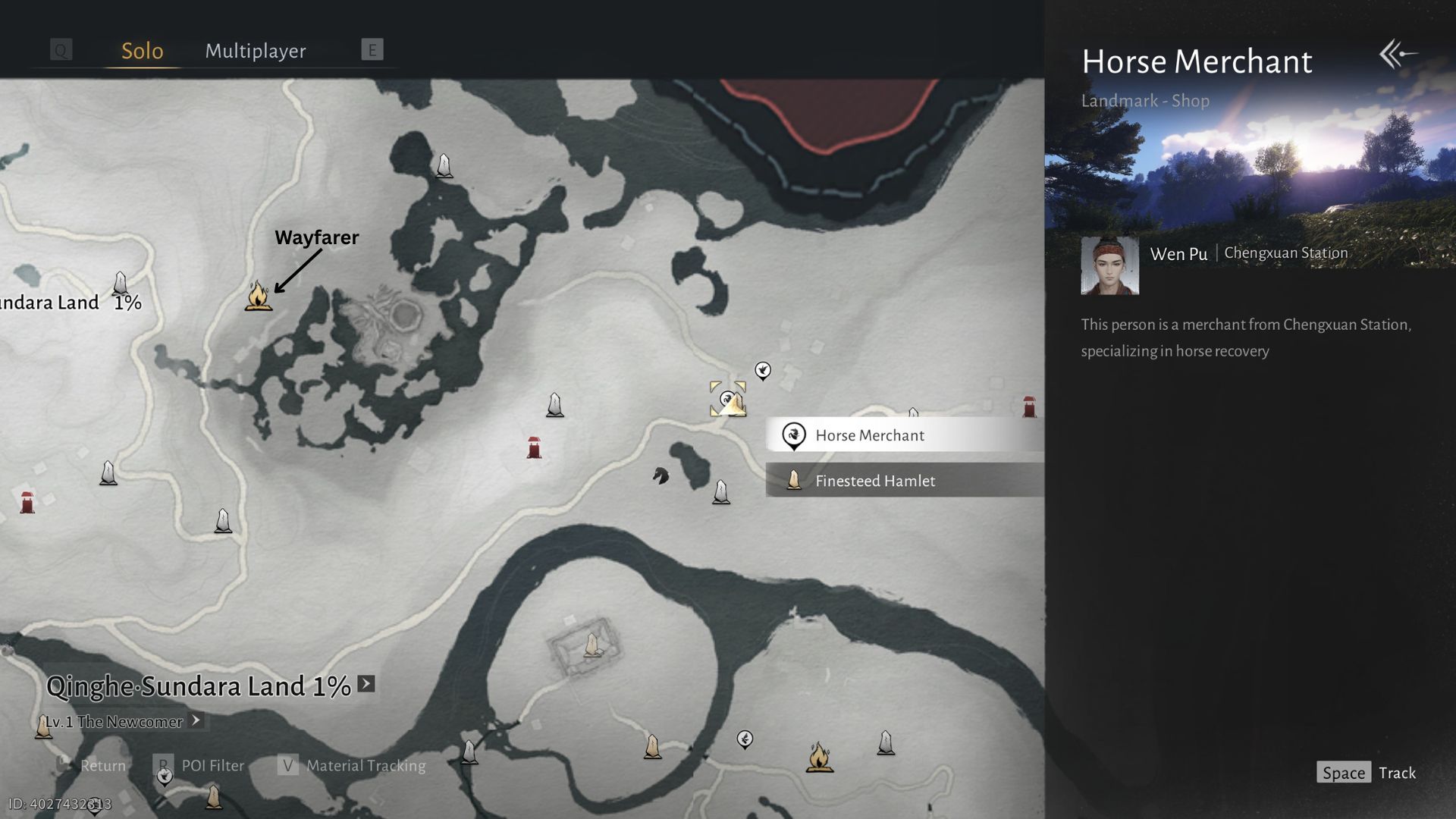
Task: Expand the Lv.1 The Newcomer progress entry
Action: pyautogui.click(x=196, y=721)
